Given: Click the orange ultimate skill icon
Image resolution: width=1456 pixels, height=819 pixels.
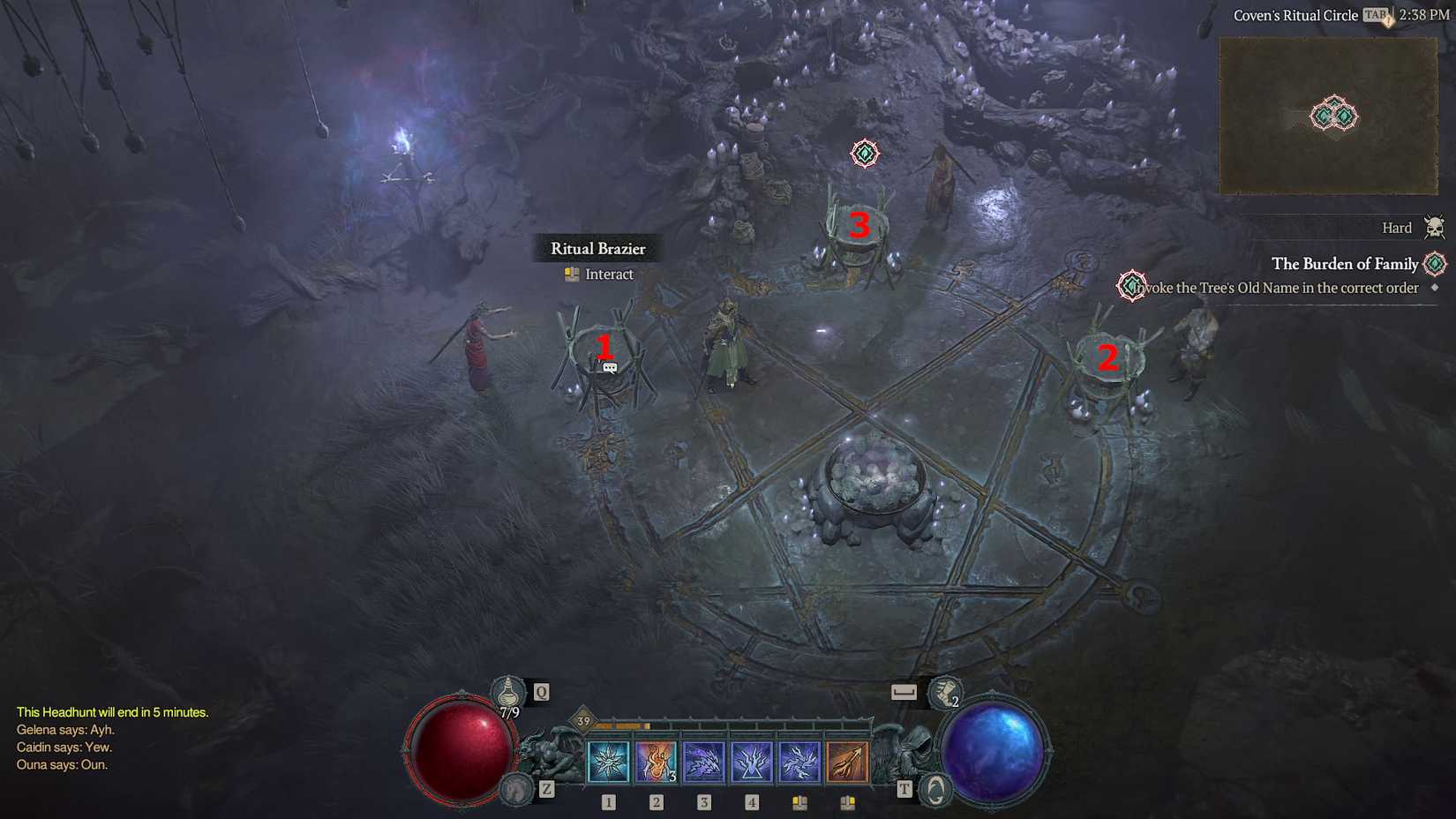Looking at the screenshot, I should pos(847,761).
